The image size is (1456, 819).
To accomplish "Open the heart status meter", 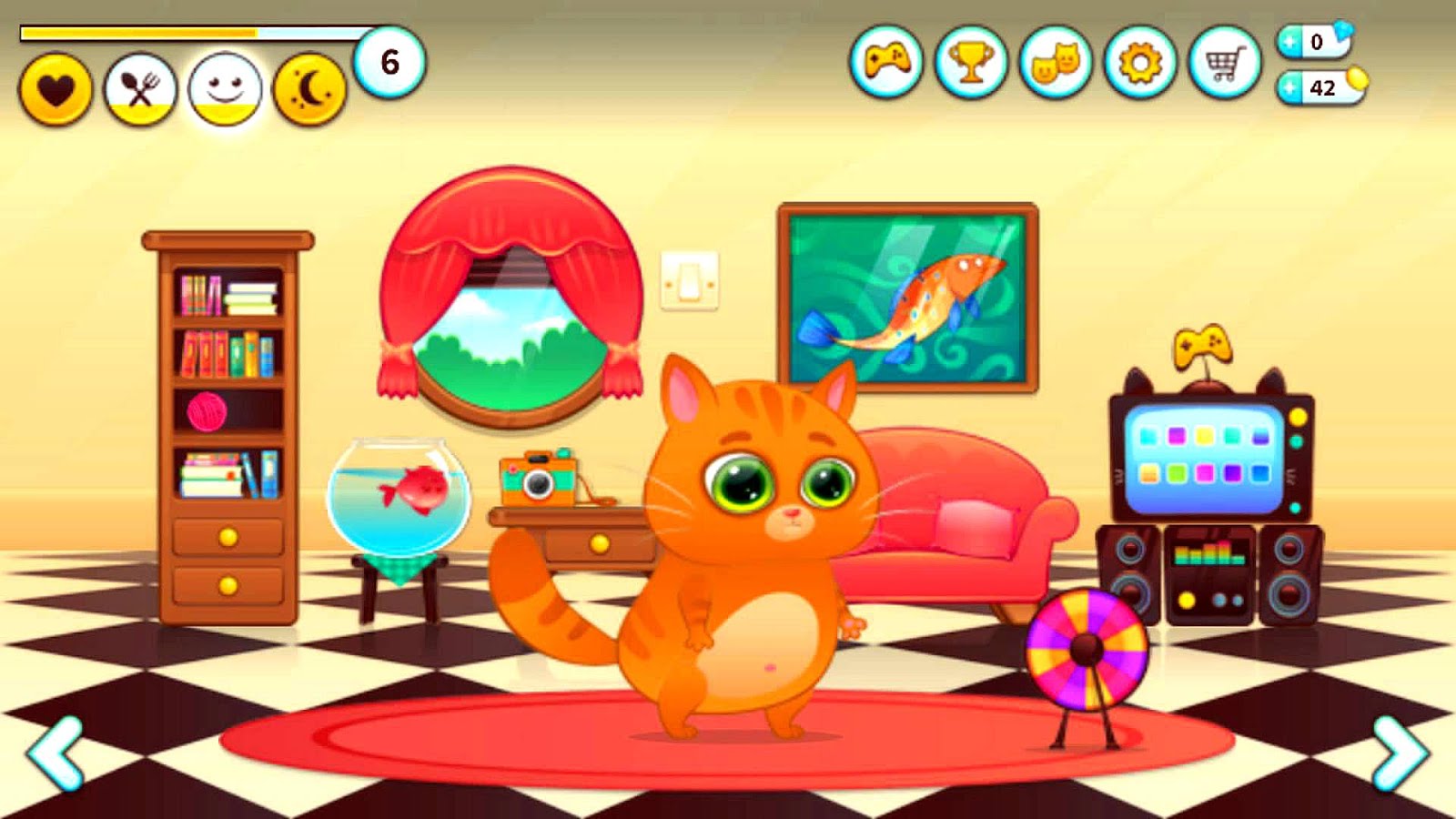I will pyautogui.click(x=56, y=88).
